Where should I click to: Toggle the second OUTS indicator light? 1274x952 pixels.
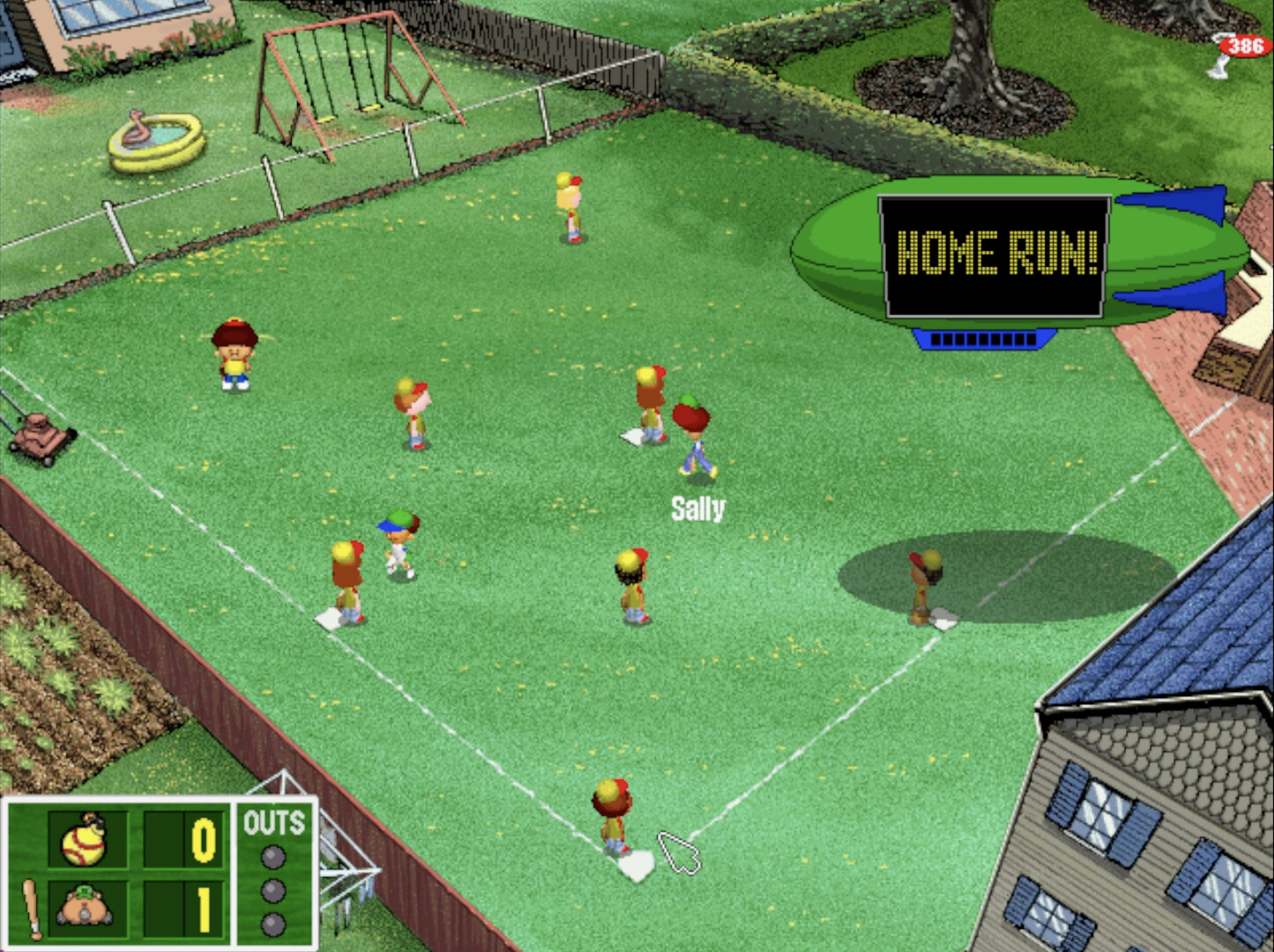pyautogui.click(x=272, y=891)
